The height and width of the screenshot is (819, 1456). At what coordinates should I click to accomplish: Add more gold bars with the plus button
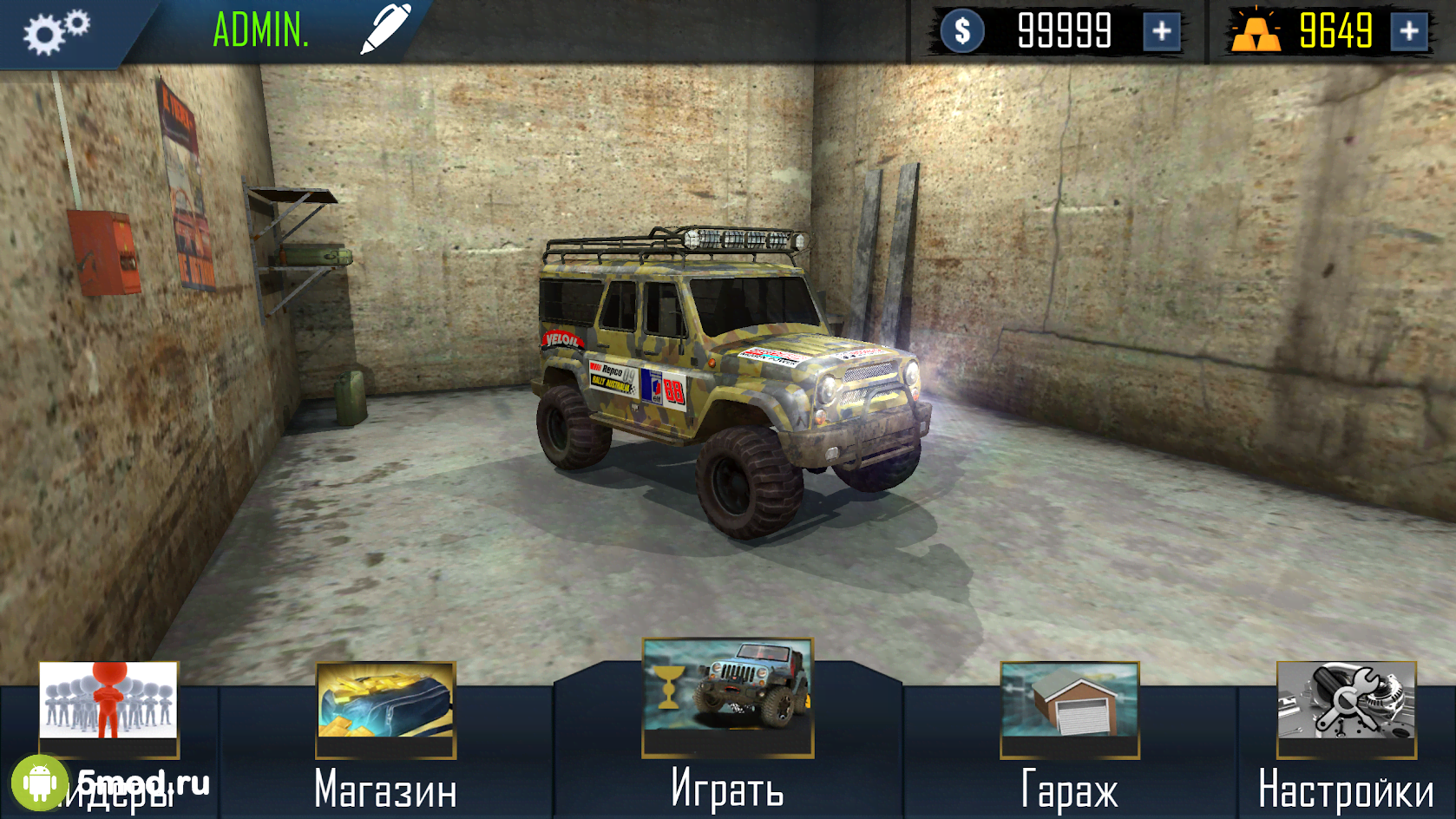(1409, 32)
